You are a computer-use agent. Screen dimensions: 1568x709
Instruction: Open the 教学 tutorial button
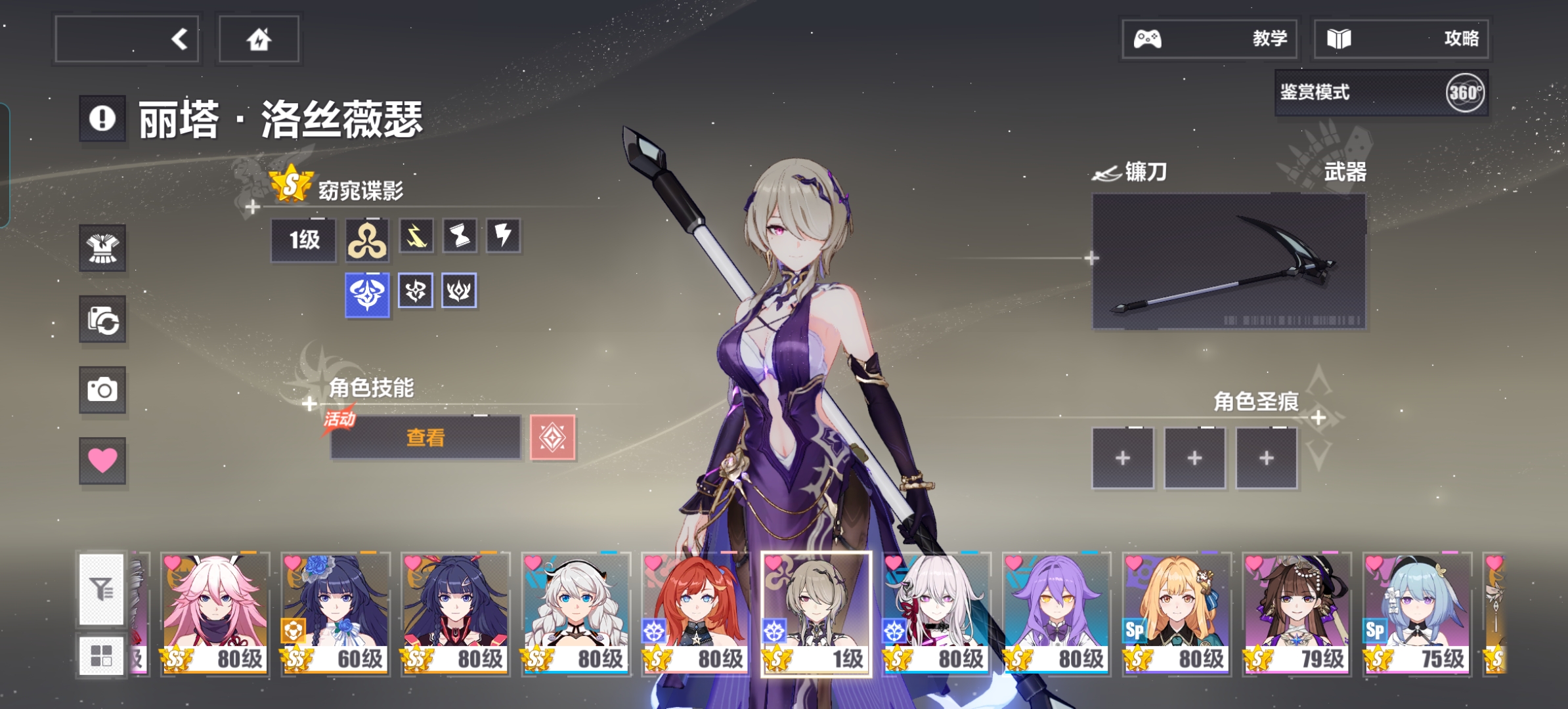click(1209, 39)
